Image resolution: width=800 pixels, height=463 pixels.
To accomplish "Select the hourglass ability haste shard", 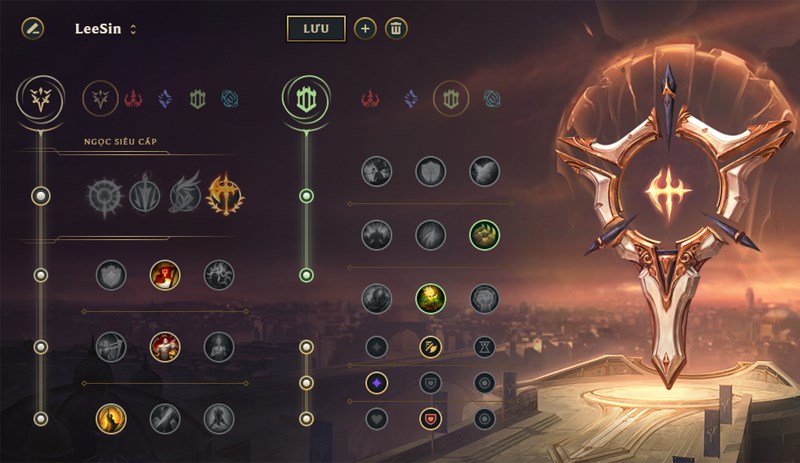I will (x=485, y=347).
